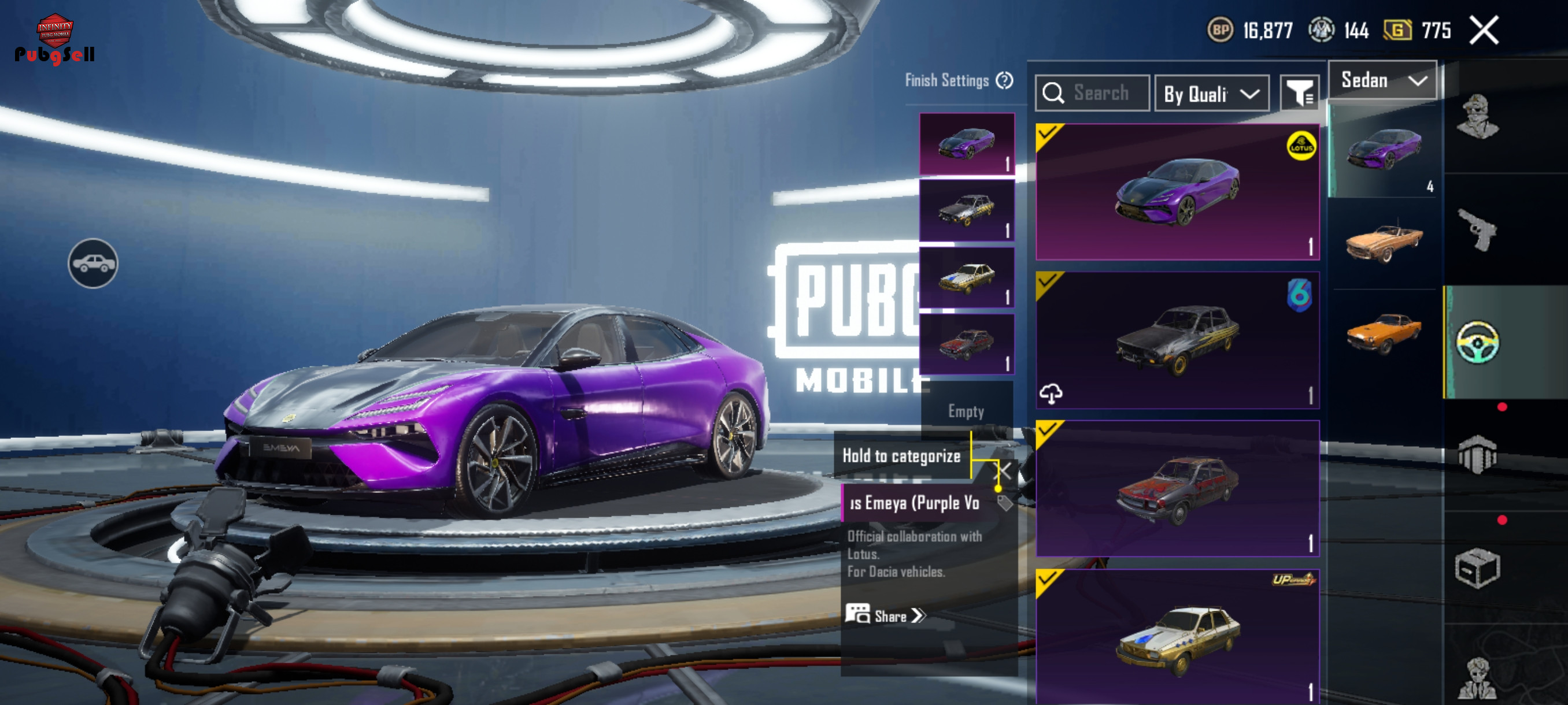1568x705 pixels.
Task: Close the inventory screen
Action: pyautogui.click(x=1484, y=31)
